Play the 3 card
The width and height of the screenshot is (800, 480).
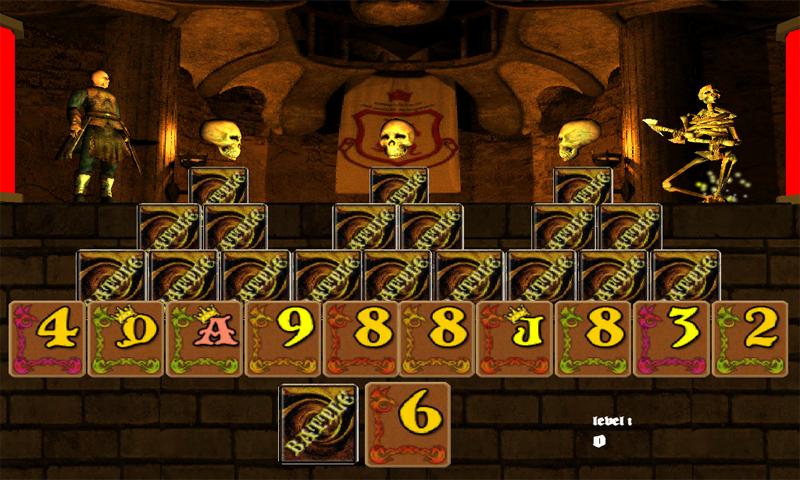(x=672, y=338)
